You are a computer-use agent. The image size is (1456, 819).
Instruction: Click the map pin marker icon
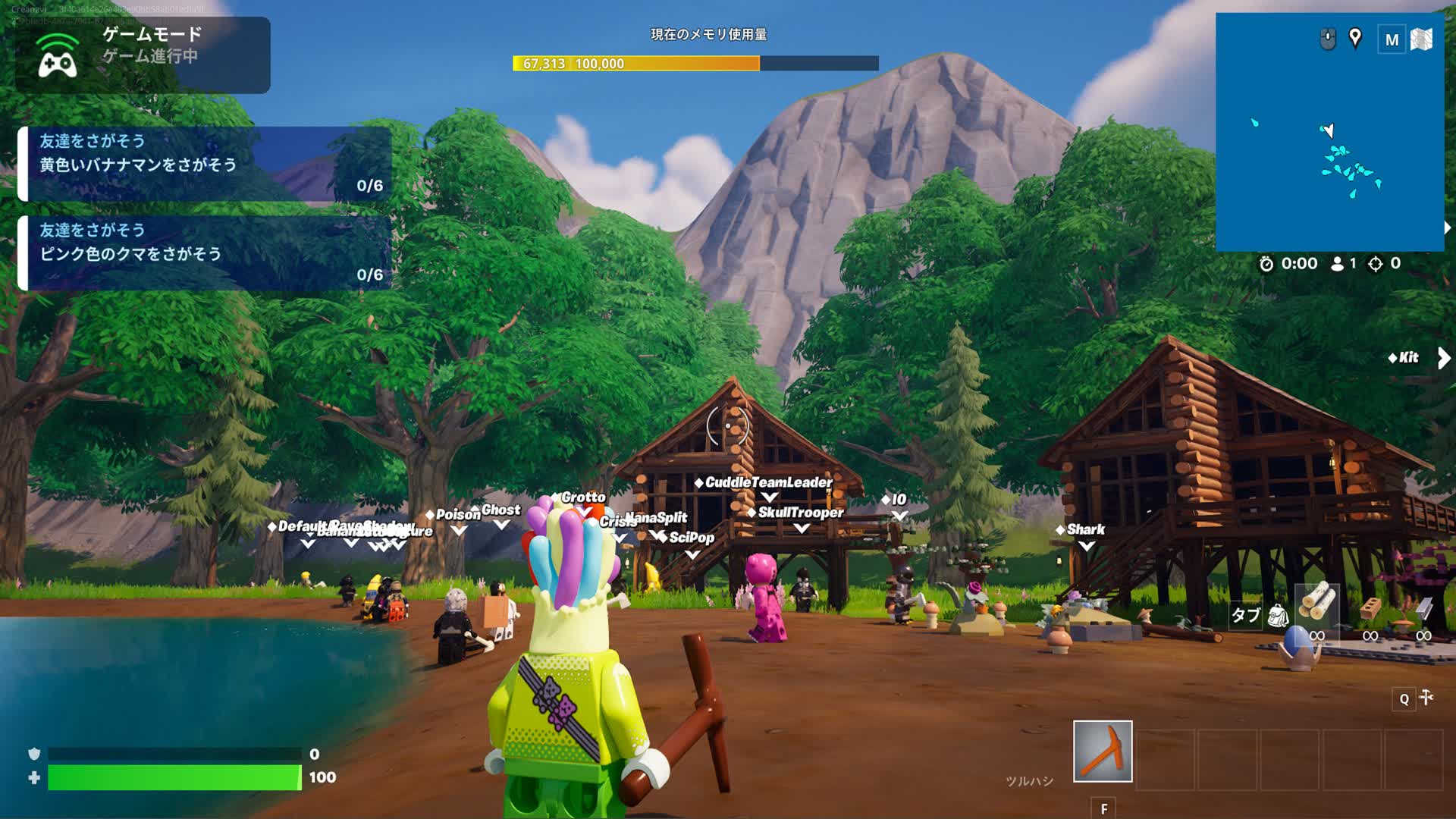1355,38
